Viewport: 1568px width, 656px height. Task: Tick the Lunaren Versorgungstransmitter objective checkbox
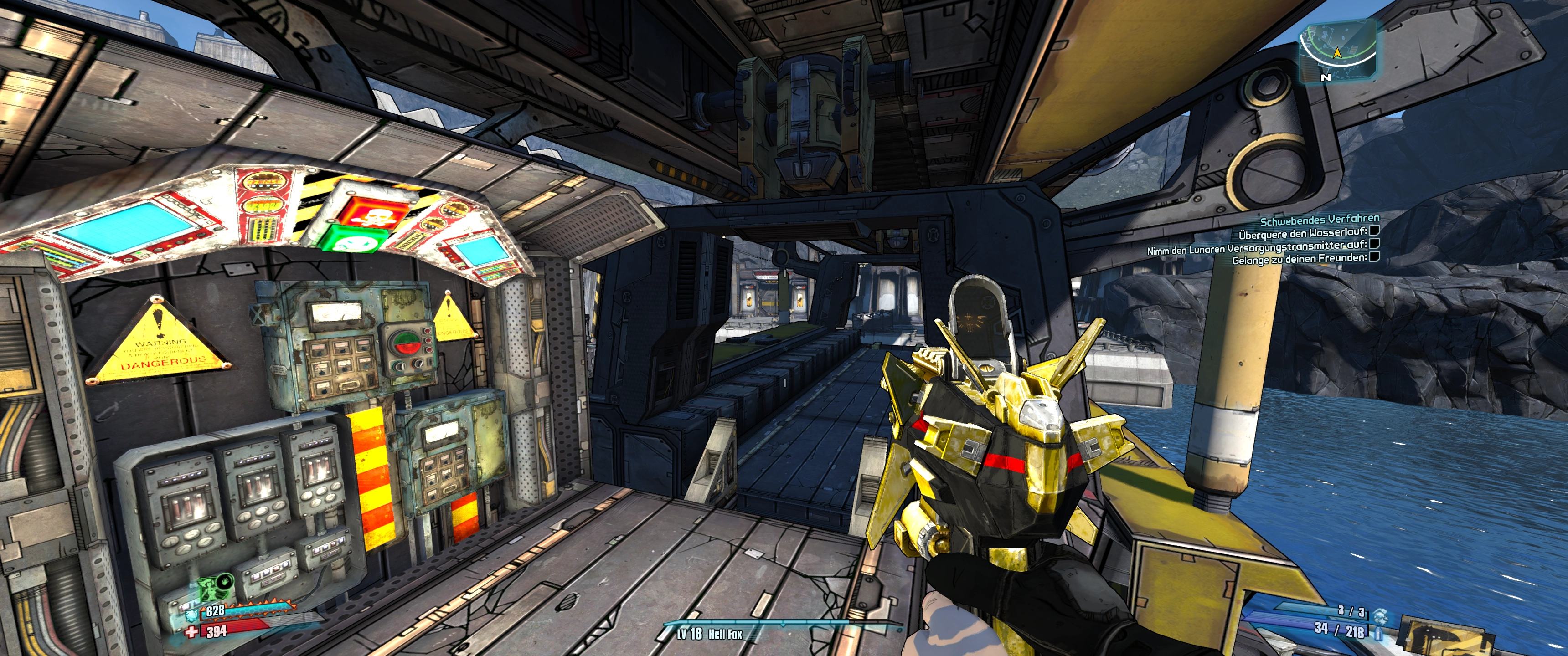point(1374,244)
